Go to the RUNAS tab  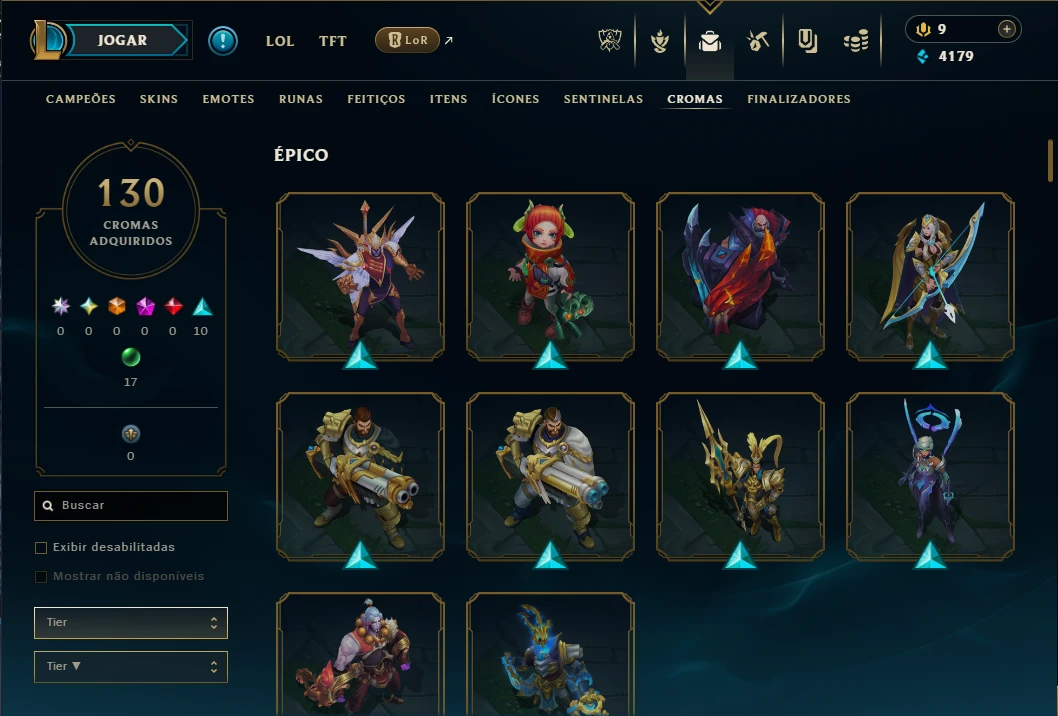pos(301,99)
